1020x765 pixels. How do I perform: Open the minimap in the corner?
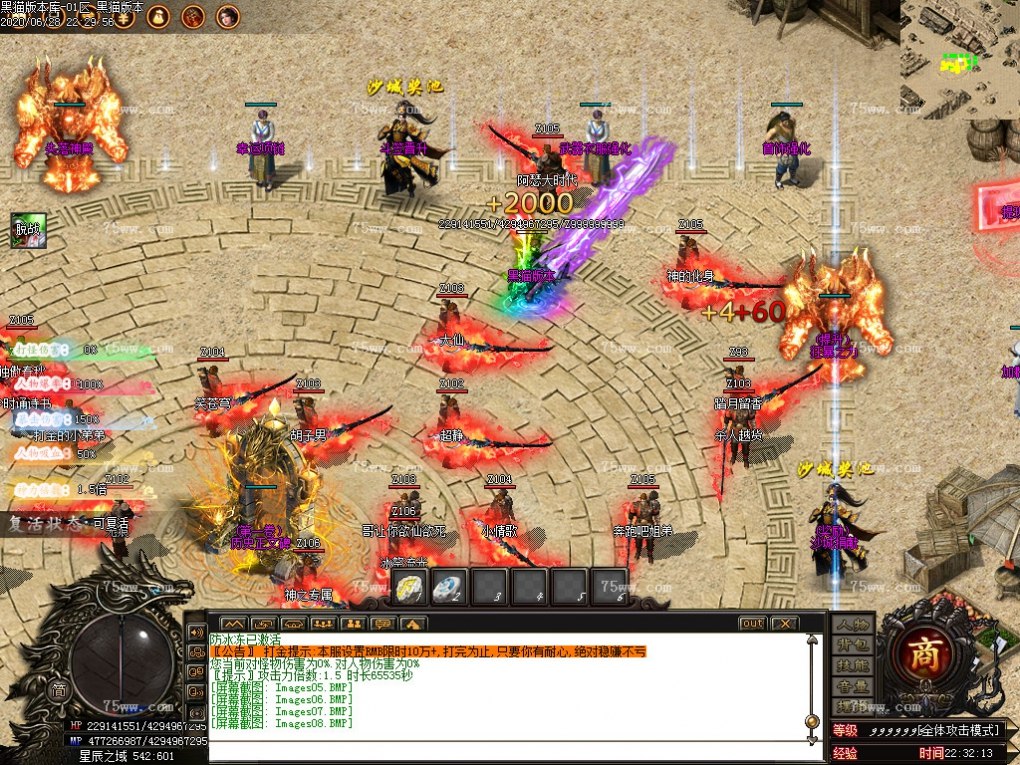coord(958,60)
